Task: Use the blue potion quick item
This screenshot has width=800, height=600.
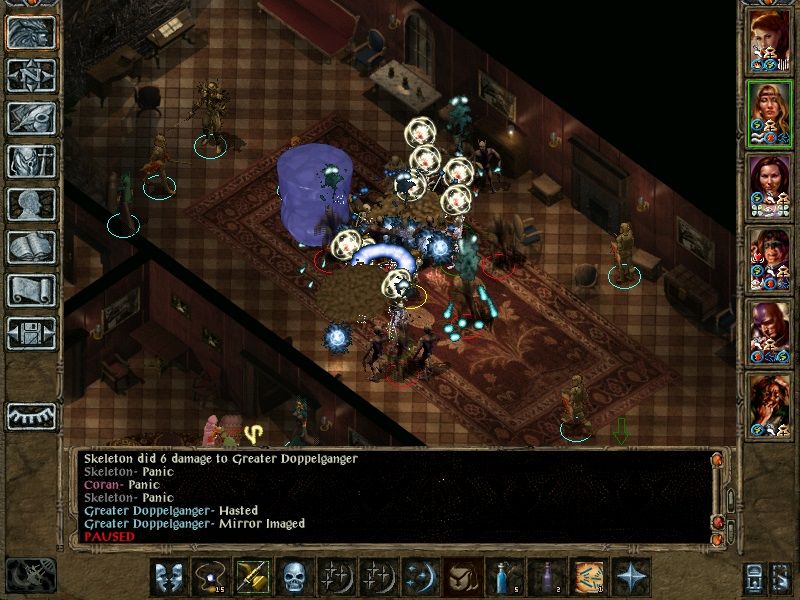Action: 500,577
